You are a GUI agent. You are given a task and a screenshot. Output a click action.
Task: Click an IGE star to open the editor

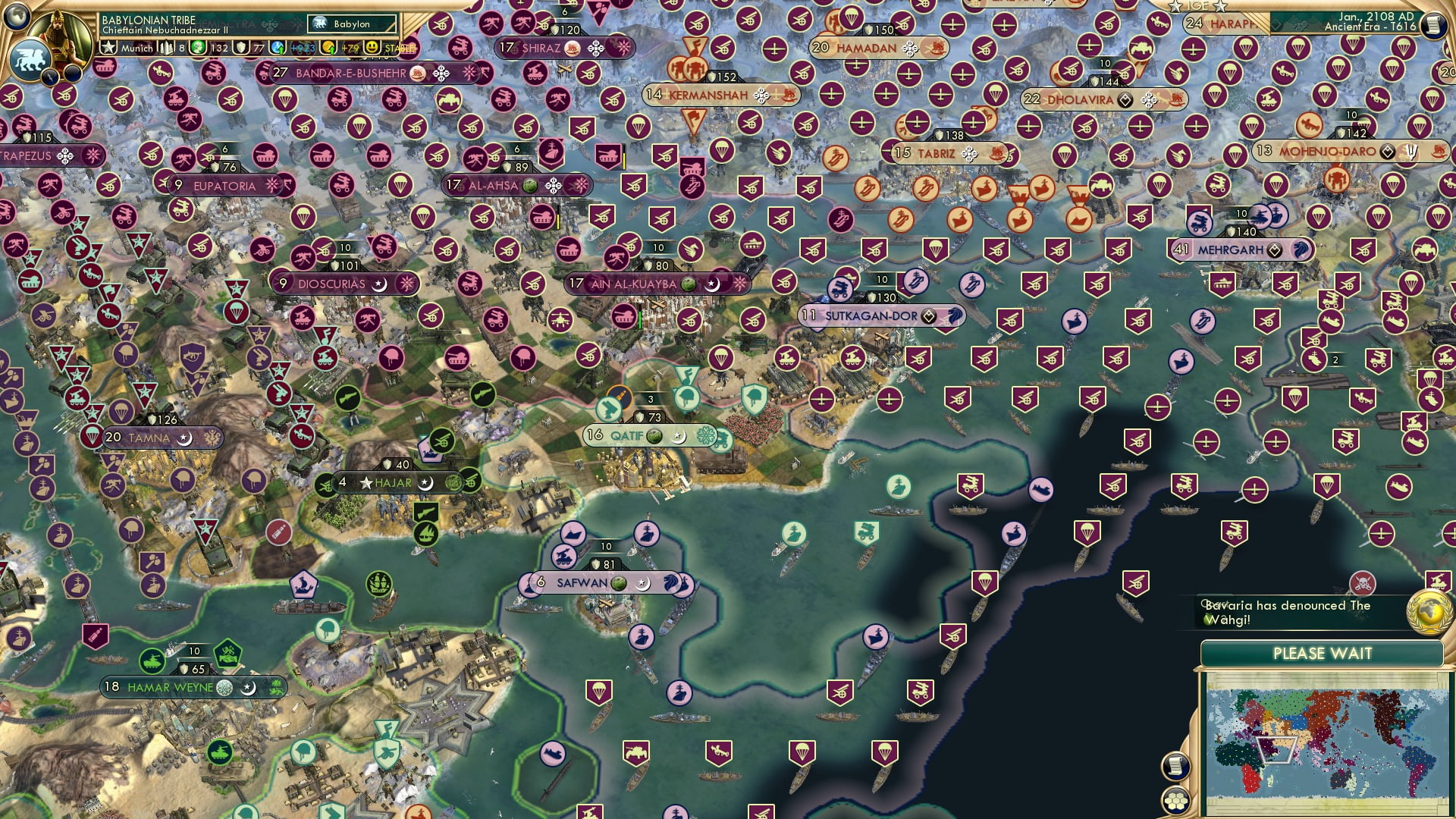[x=1173, y=6]
